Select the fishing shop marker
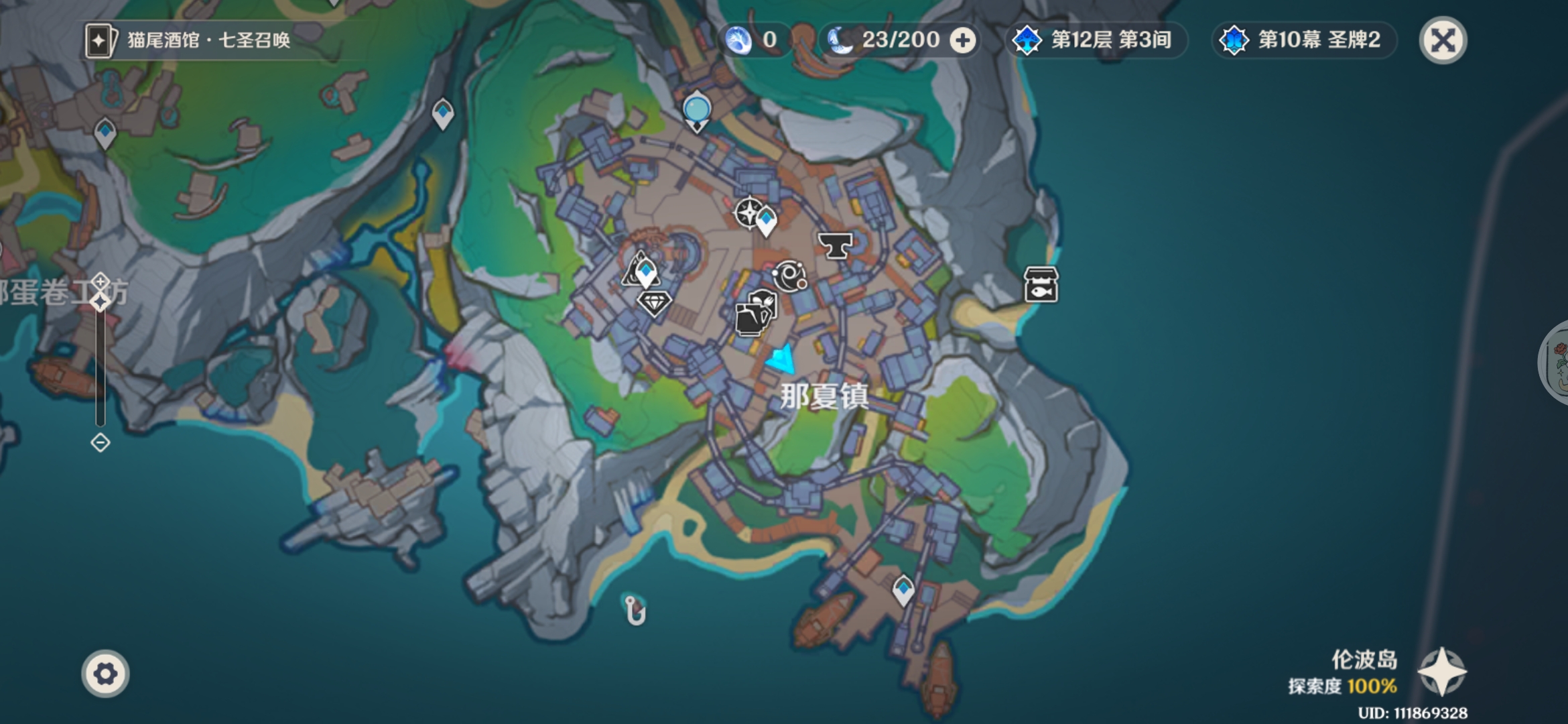The image size is (1568, 724). 1041,285
